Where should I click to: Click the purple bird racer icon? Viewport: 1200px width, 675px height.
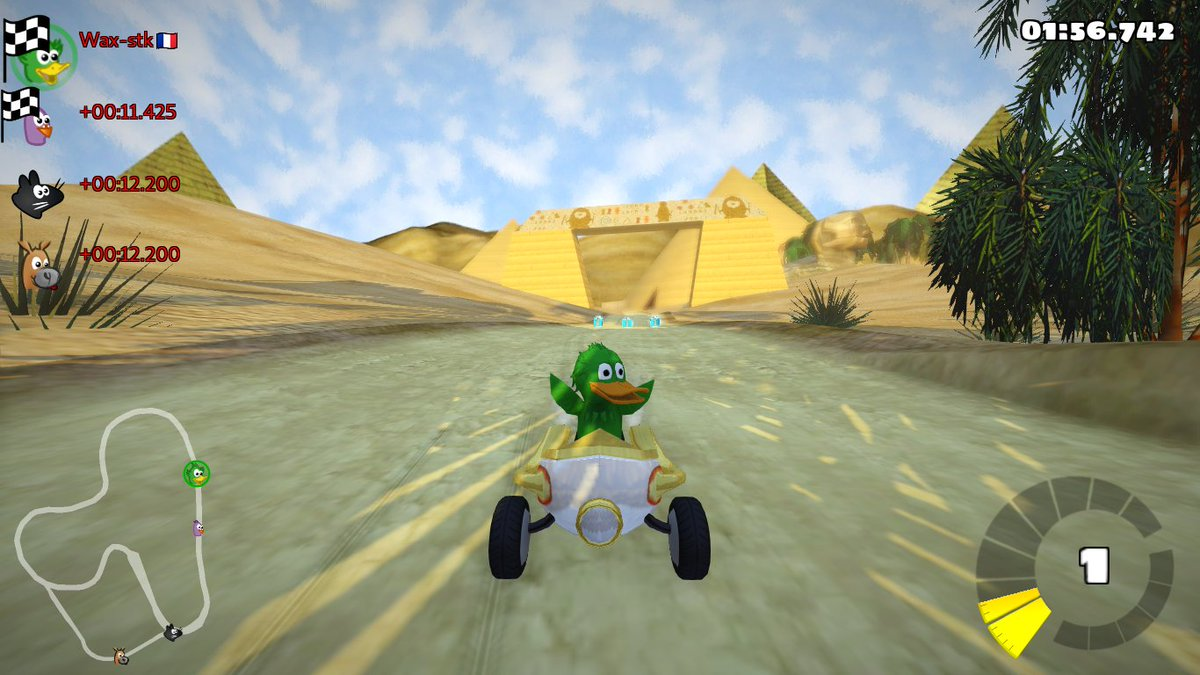pos(38,122)
